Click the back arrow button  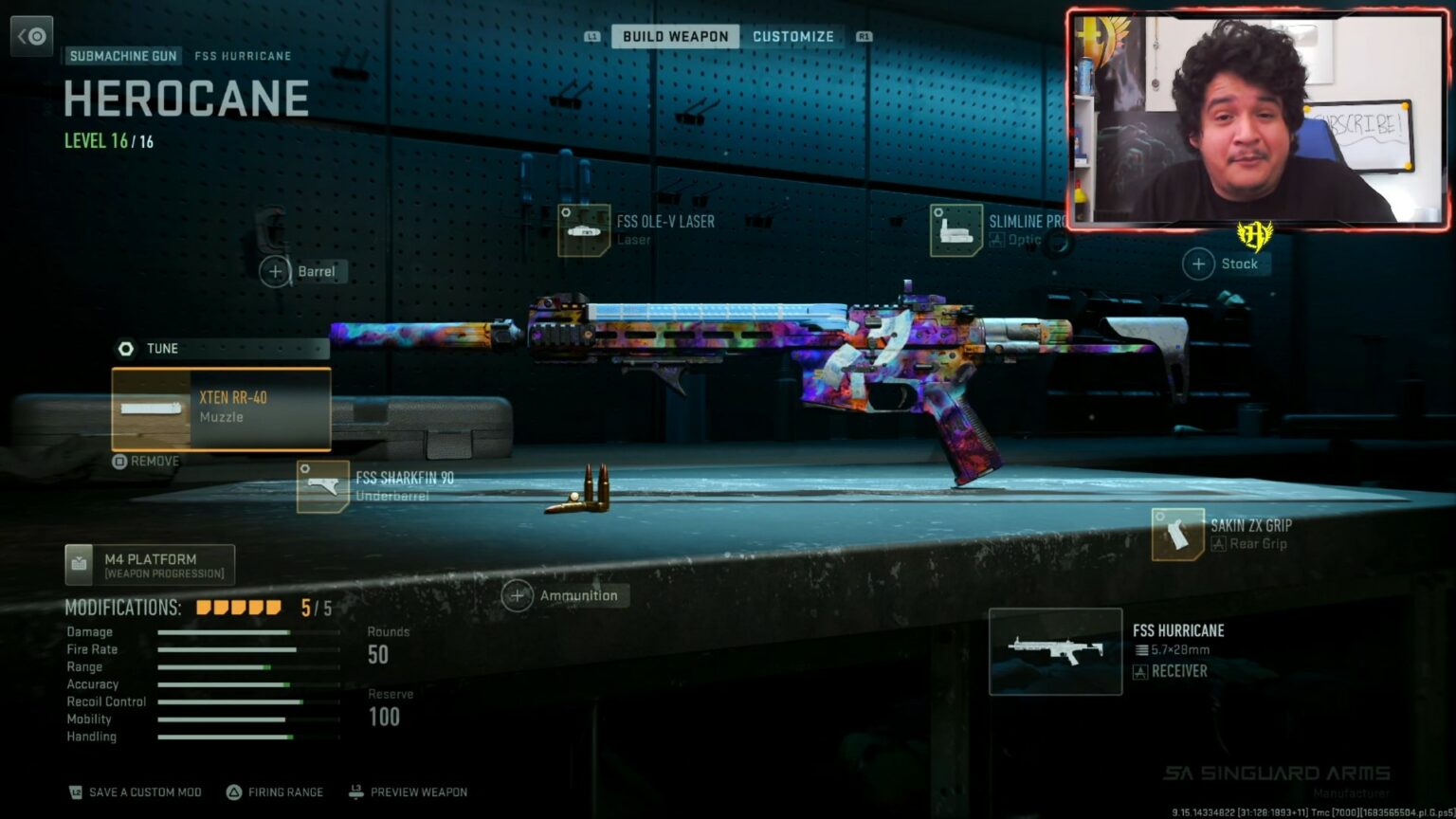31,37
